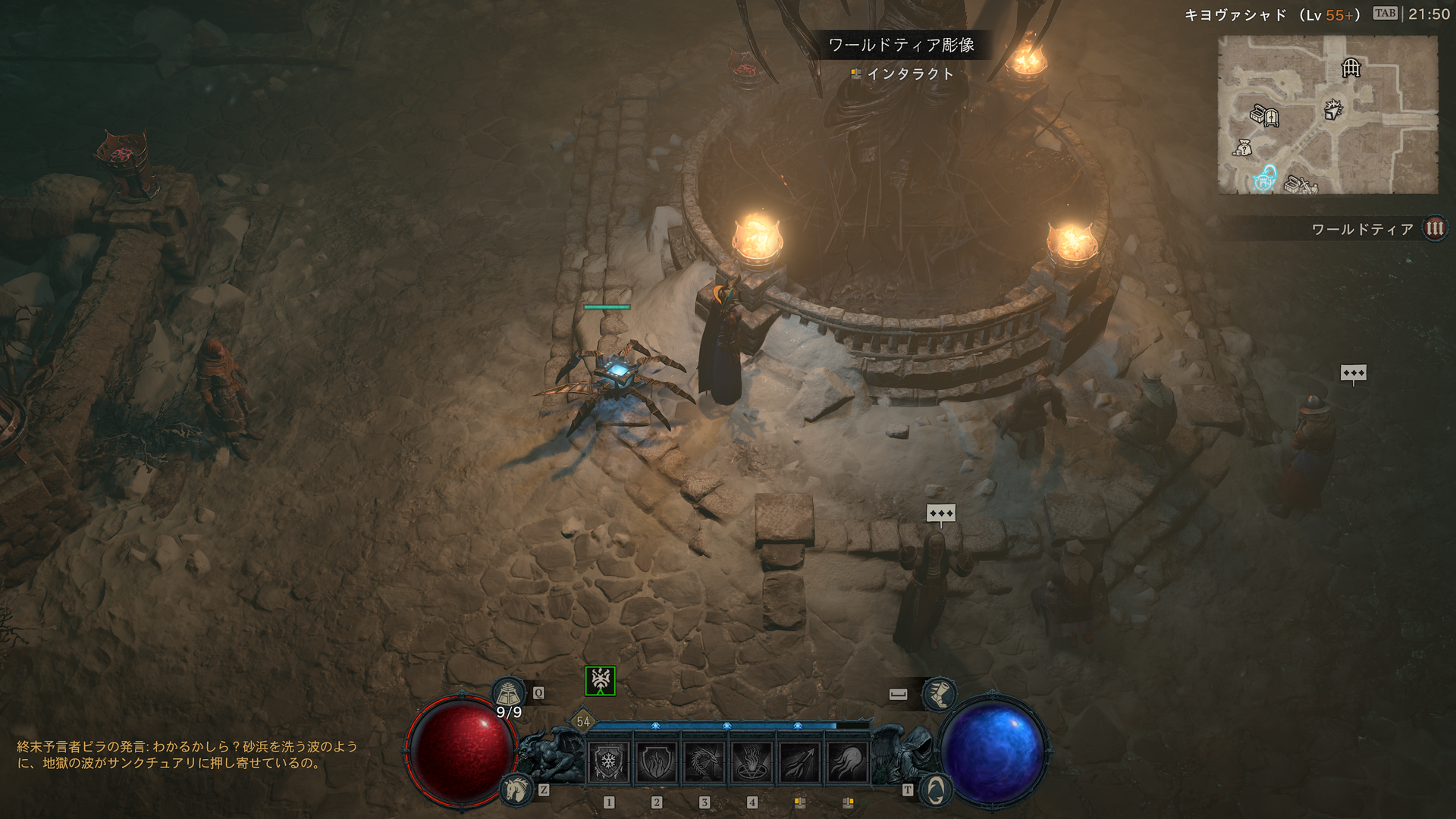
Task: Toggle the evade boot icon near the mana orb
Action: 941,695
